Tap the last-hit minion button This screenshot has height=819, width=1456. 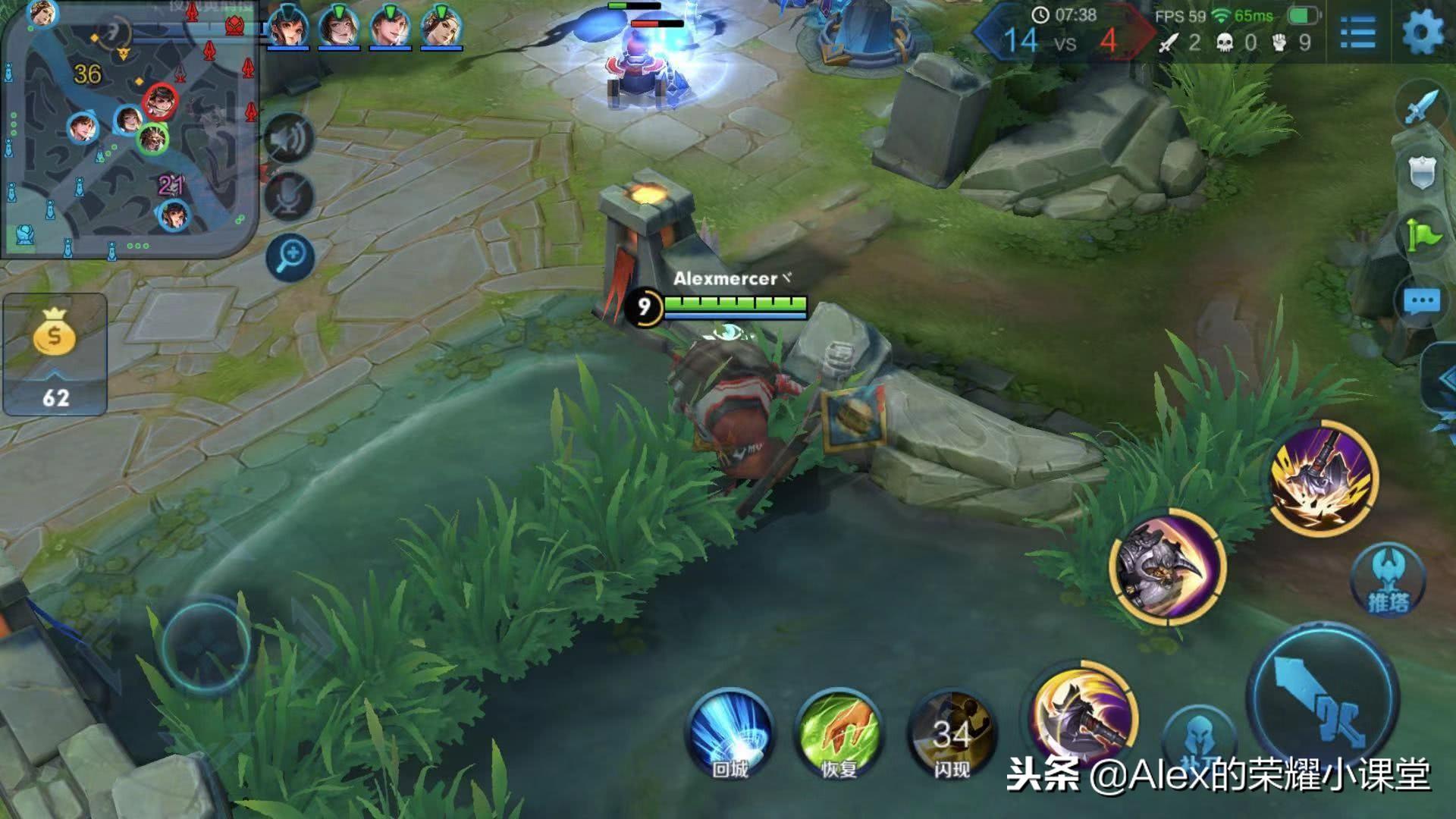[1198, 739]
